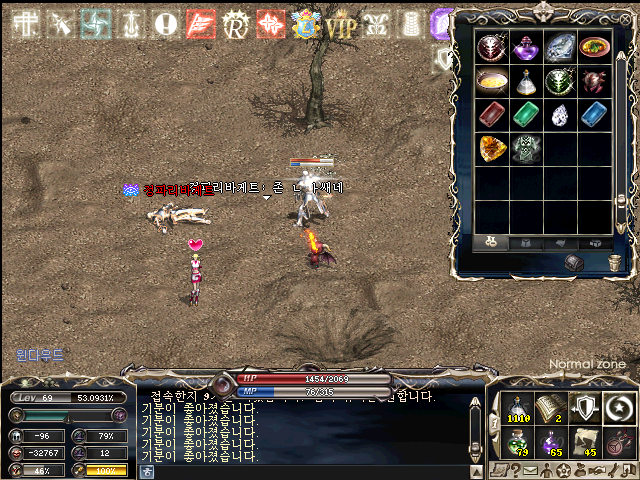Activate the exclamation mark icon

click(x=166, y=24)
